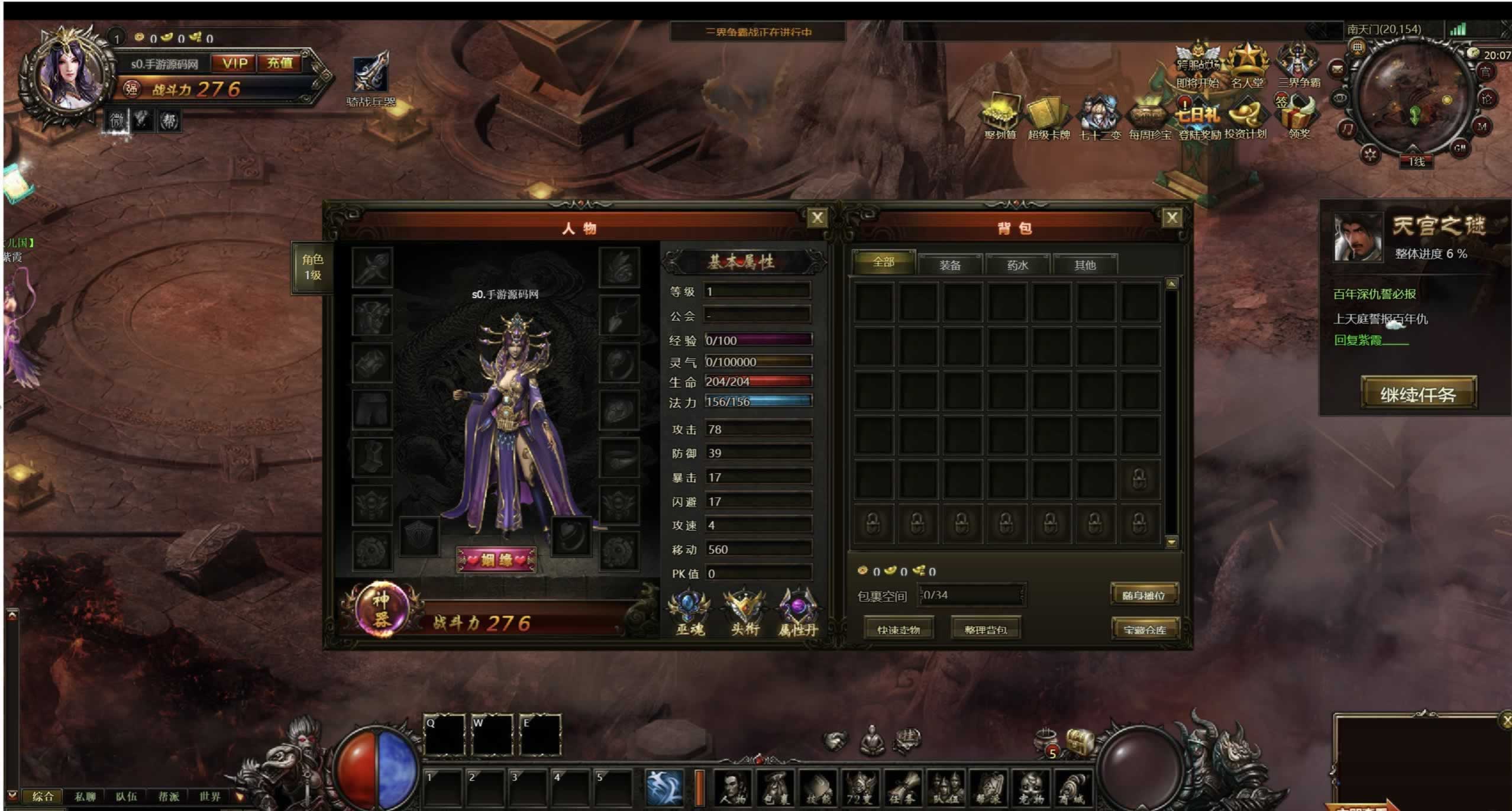Open the 其他 bag tab
This screenshot has height=811, width=1512.
coord(1085,264)
